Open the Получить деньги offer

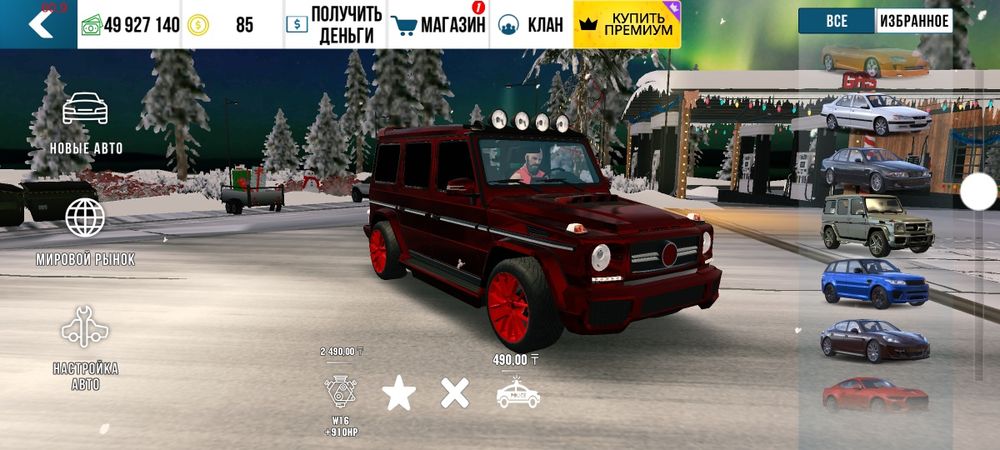(334, 25)
